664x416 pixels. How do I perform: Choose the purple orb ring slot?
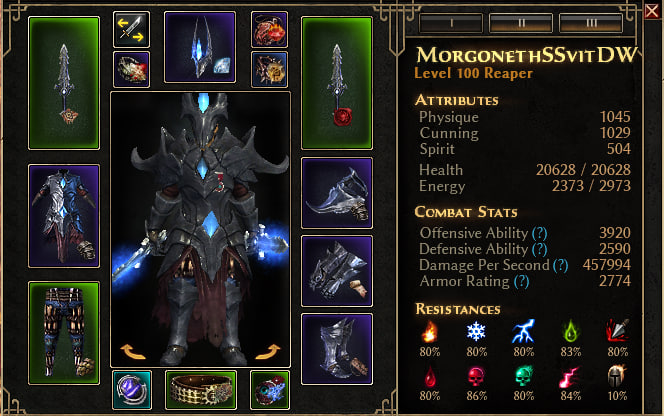131,390
